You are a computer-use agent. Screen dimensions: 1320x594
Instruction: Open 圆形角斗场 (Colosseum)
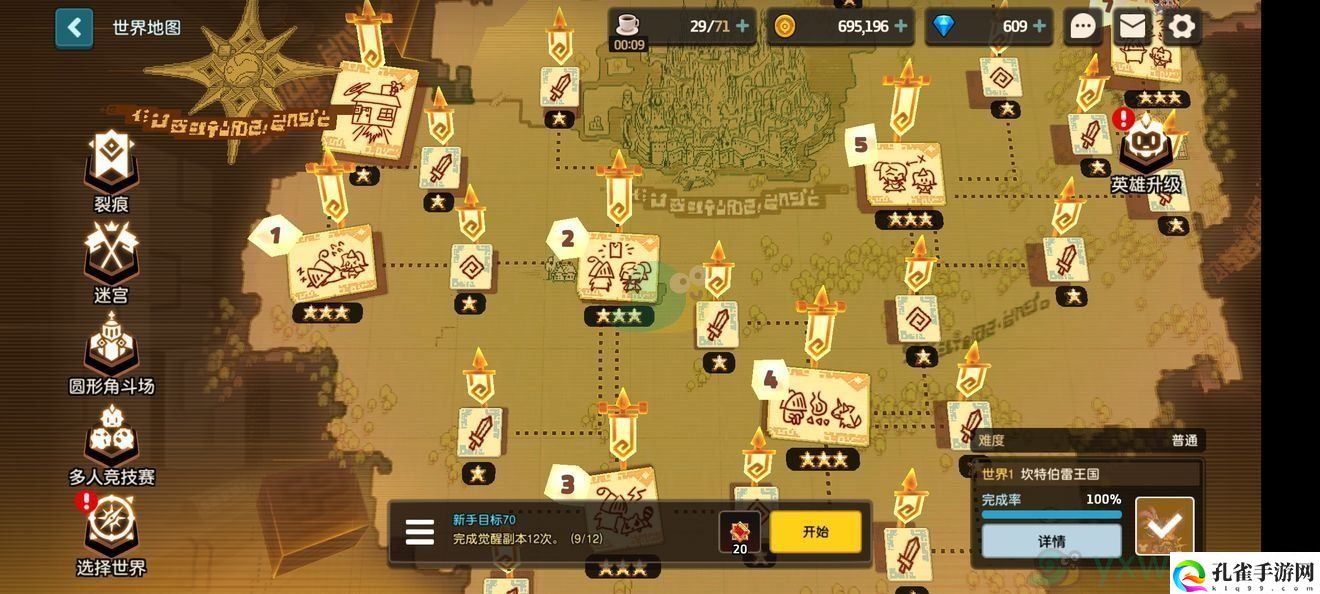pyautogui.click(x=111, y=352)
